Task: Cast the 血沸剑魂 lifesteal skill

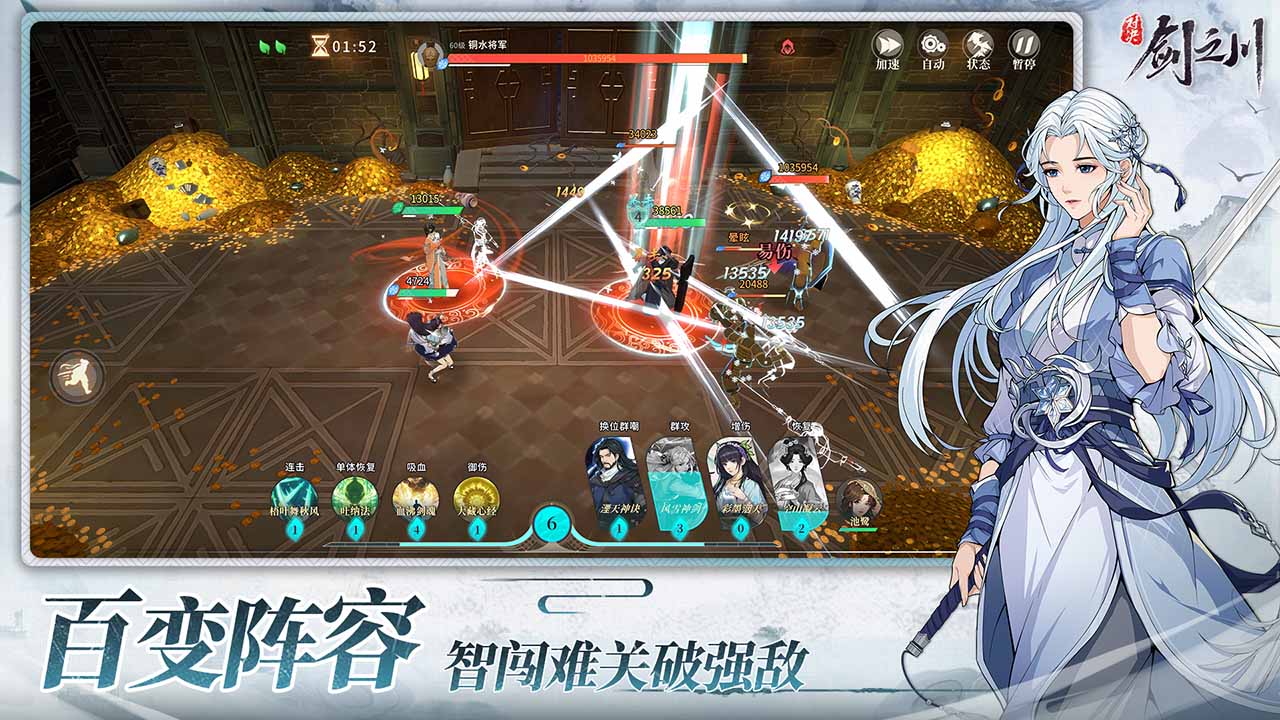Action: tap(417, 495)
